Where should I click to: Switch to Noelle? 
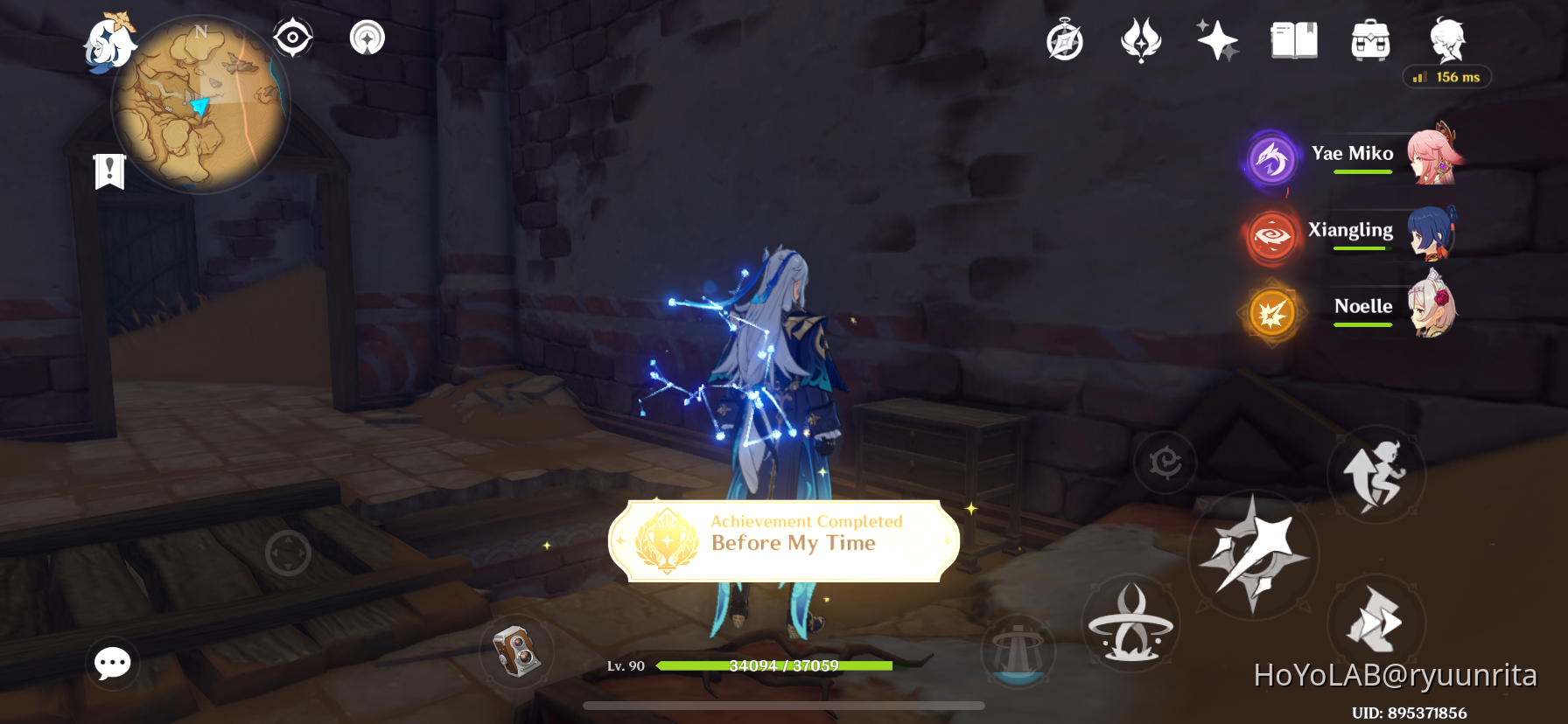pos(1271,312)
